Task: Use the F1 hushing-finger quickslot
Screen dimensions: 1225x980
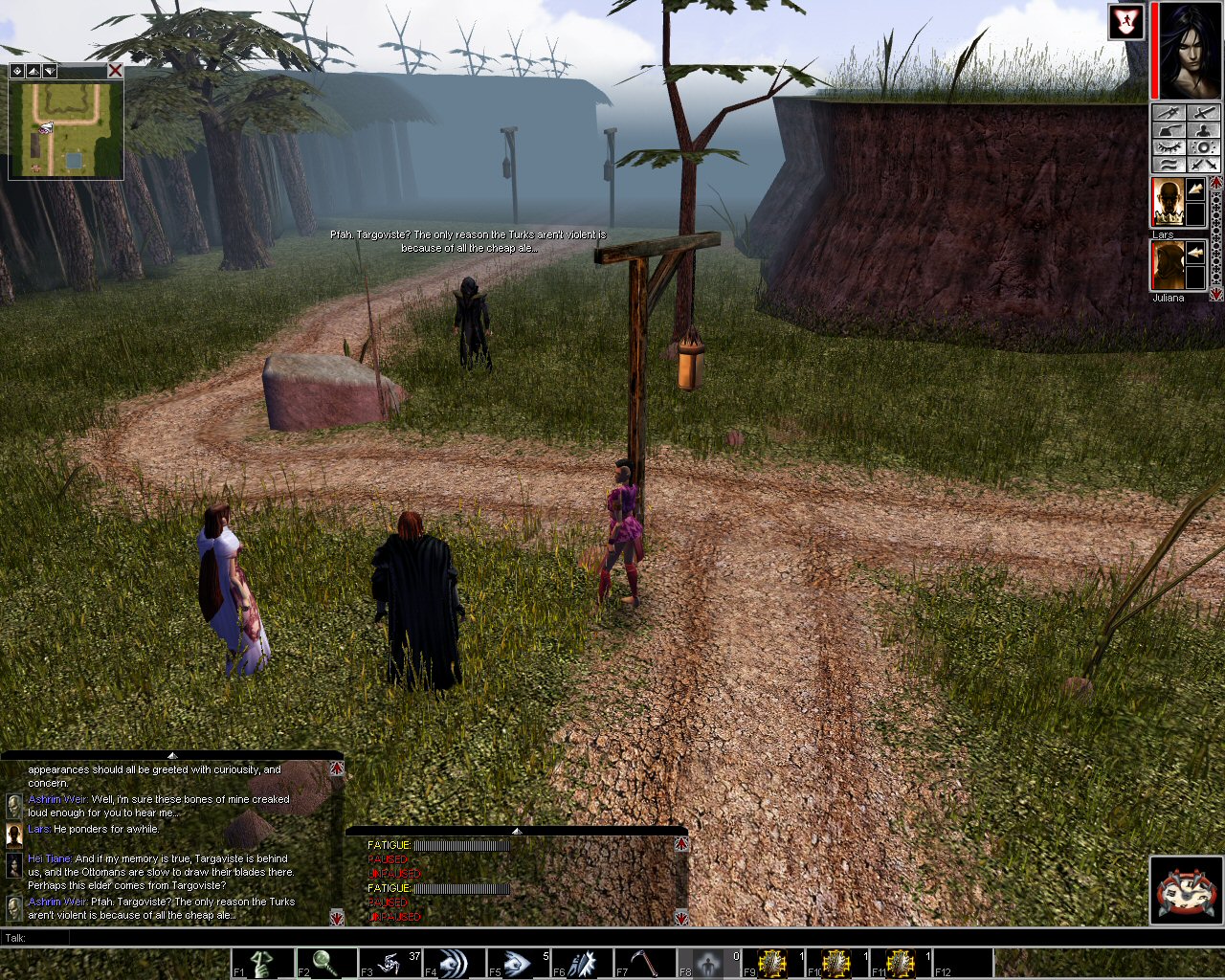Action: 263,963
